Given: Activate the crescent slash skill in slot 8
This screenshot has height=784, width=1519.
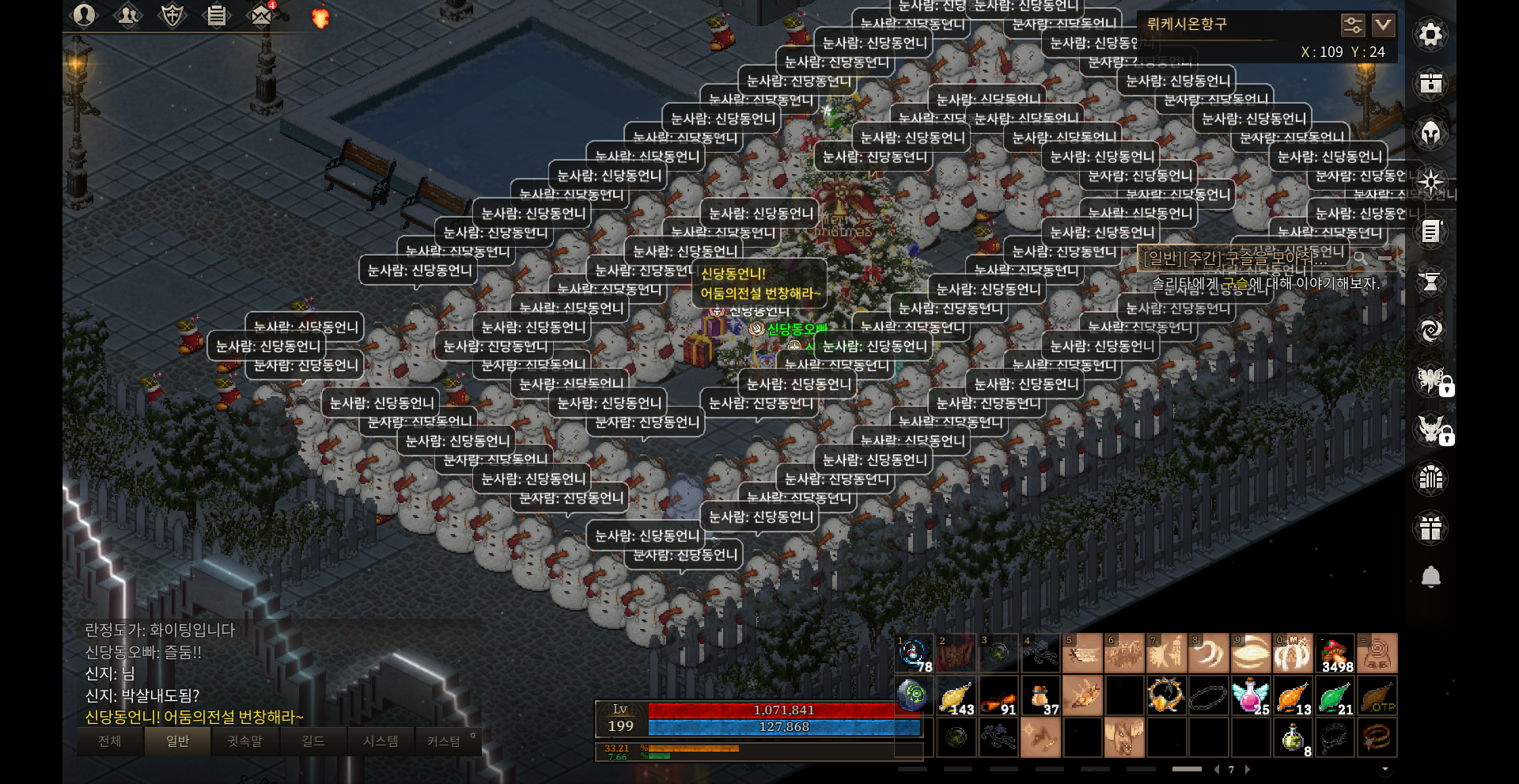Looking at the screenshot, I should point(1208,653).
